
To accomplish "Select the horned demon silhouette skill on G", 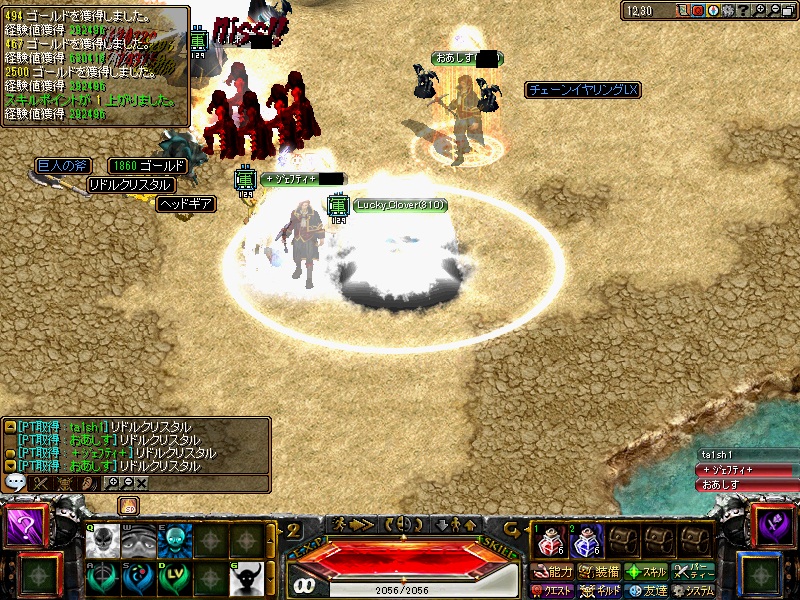I will click(245, 578).
